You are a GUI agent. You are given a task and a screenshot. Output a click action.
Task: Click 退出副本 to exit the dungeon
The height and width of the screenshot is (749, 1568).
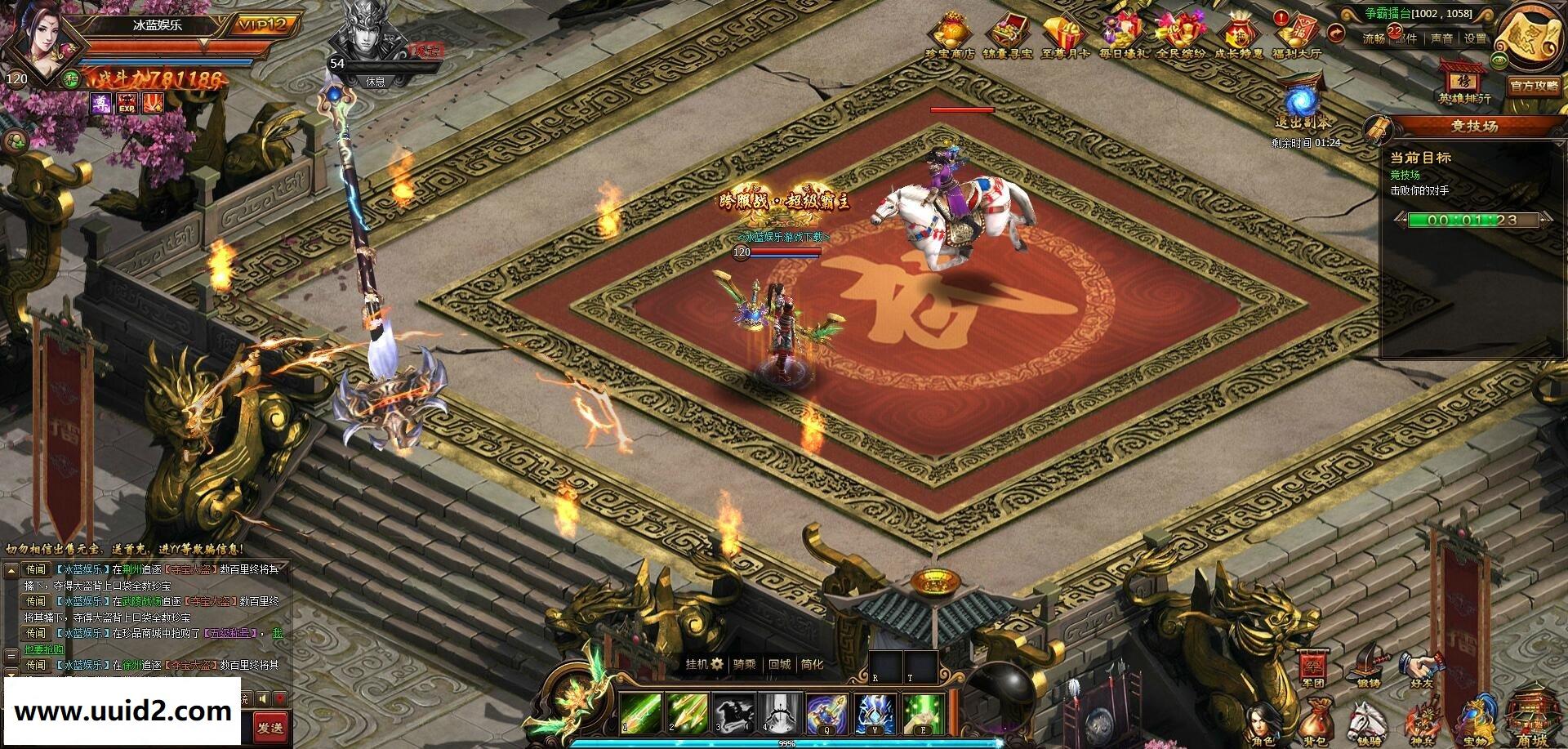point(1302,106)
